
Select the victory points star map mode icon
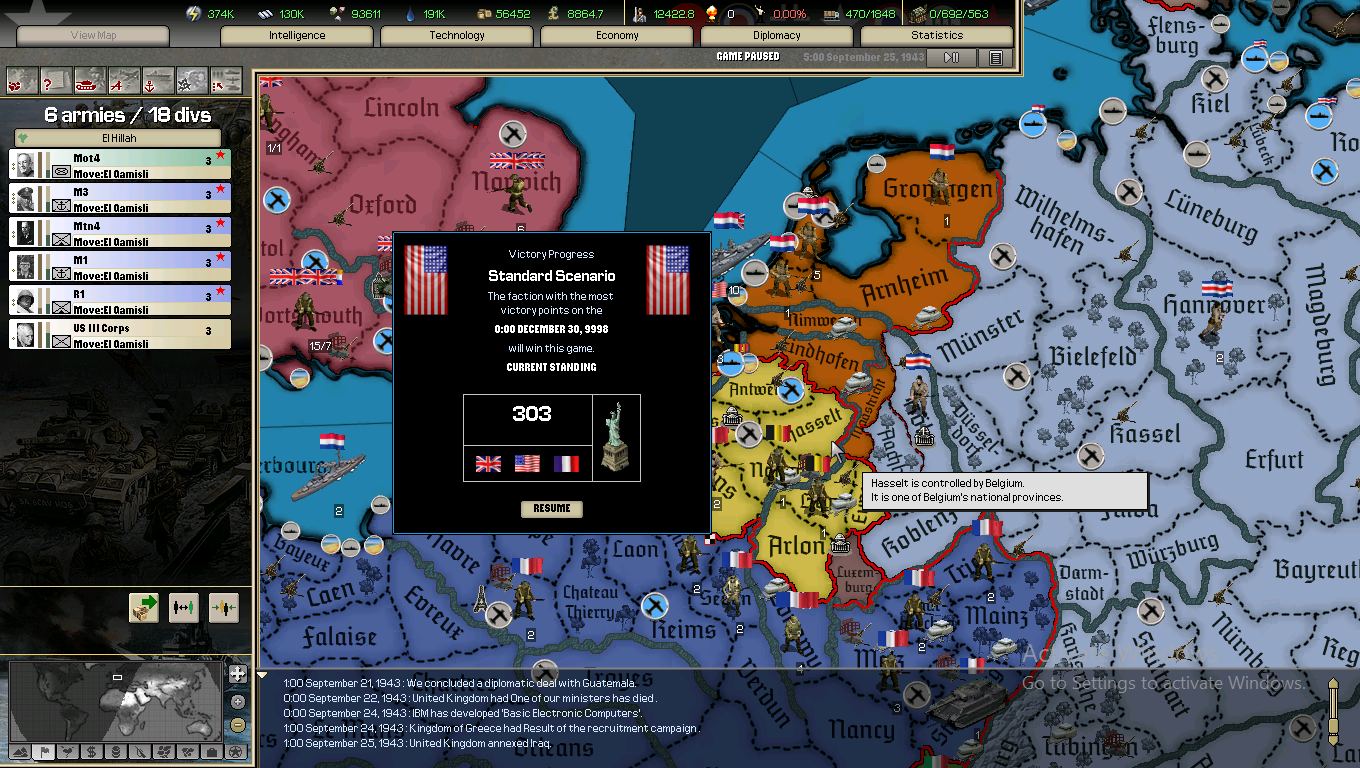(236, 752)
